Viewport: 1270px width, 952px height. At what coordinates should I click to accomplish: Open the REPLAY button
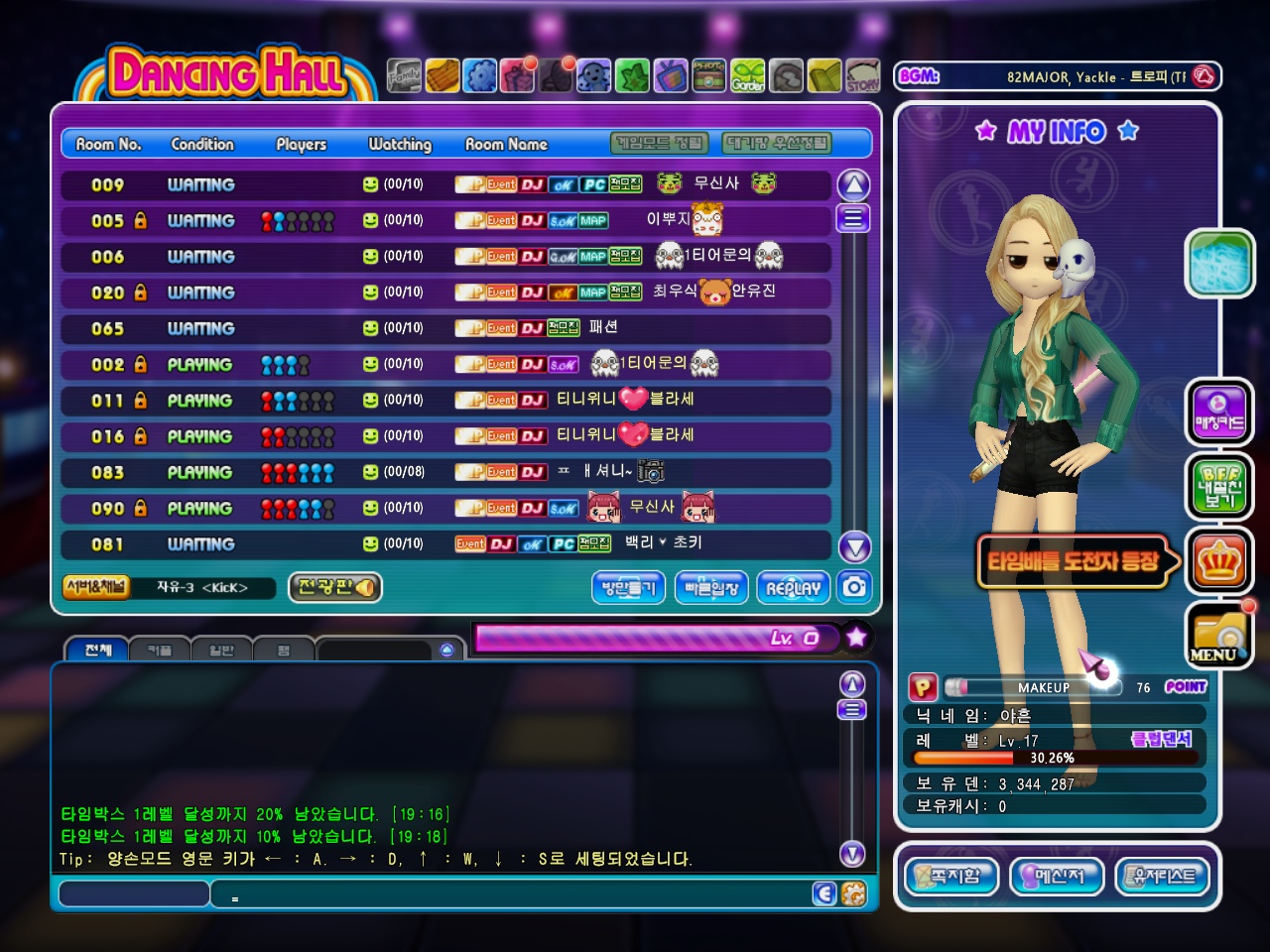[793, 587]
